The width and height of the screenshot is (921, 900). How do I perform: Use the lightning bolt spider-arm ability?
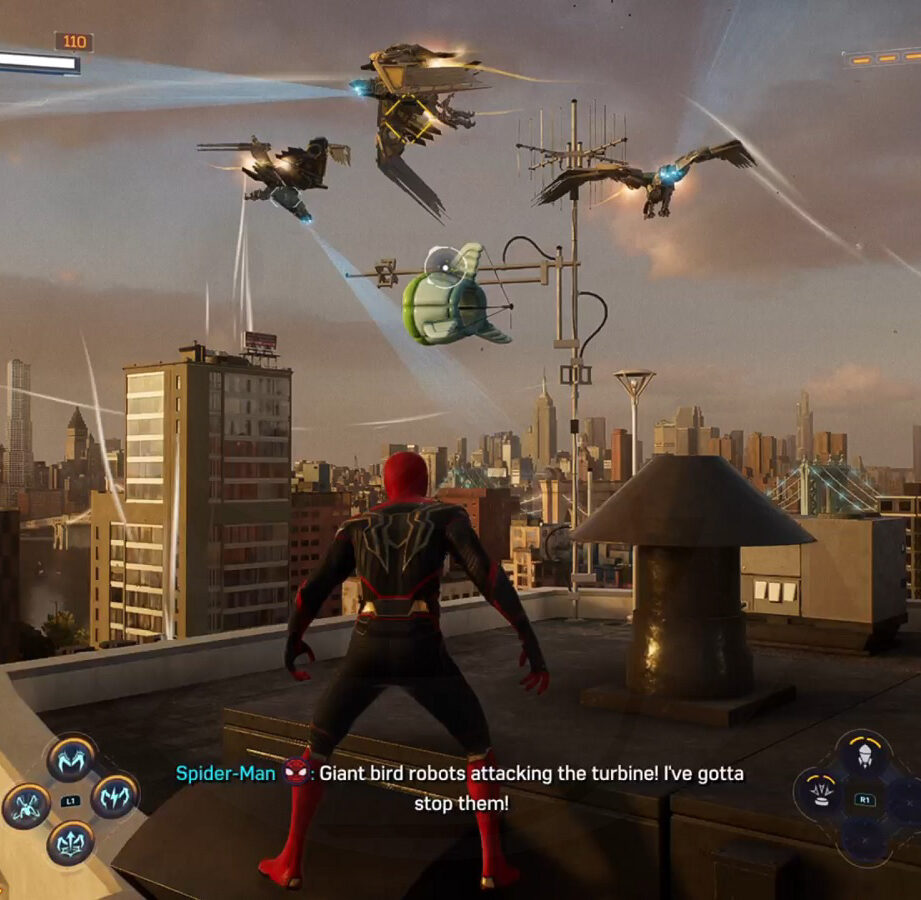[114, 796]
